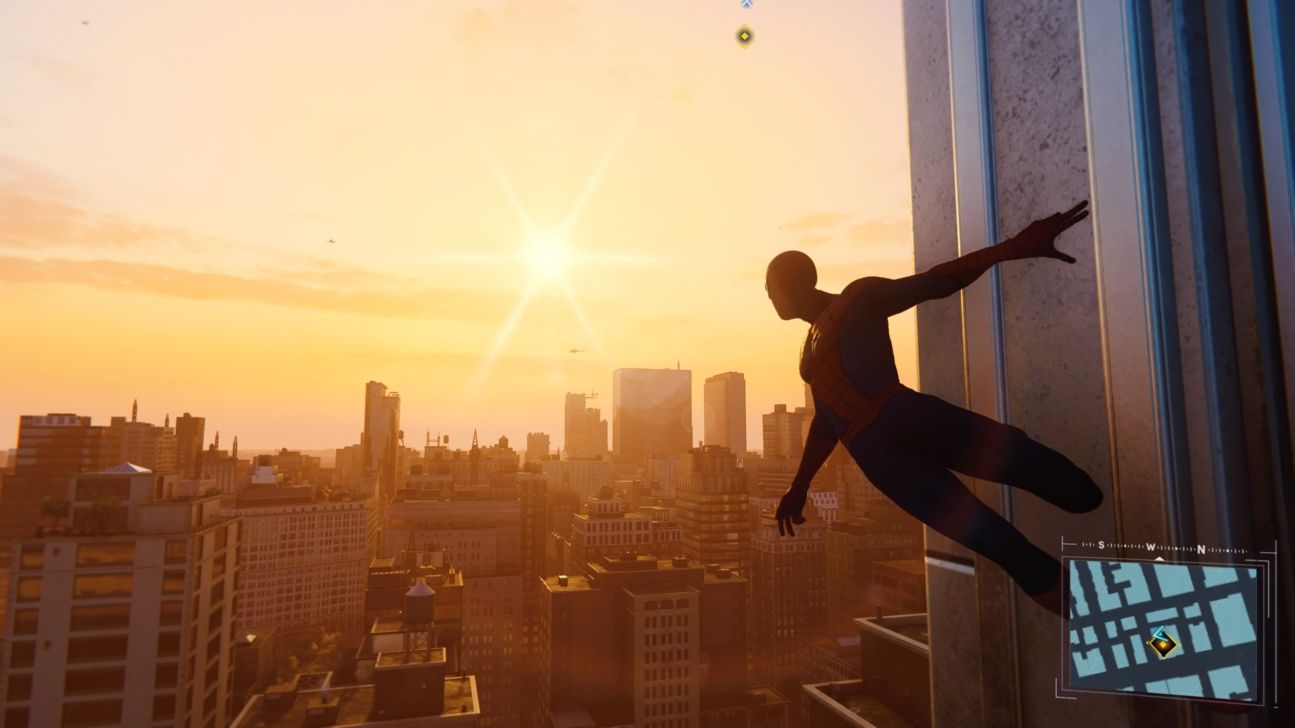The width and height of the screenshot is (1295, 728).
Task: Click the glowing objective diamond on the minimap
Action: (x=1163, y=645)
